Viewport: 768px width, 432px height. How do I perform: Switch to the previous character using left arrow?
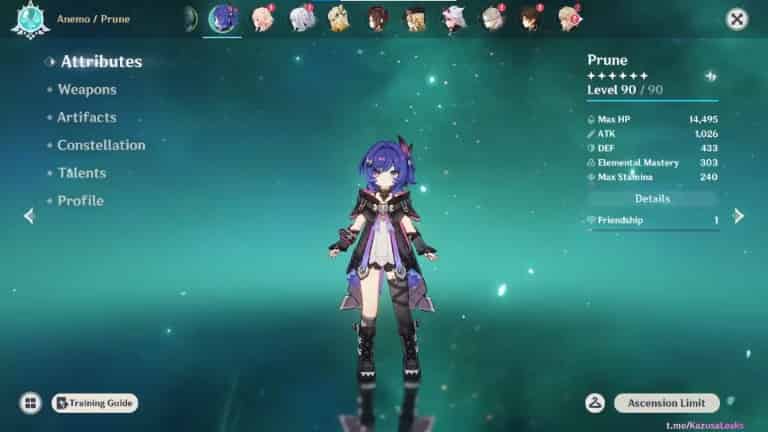[x=29, y=216]
